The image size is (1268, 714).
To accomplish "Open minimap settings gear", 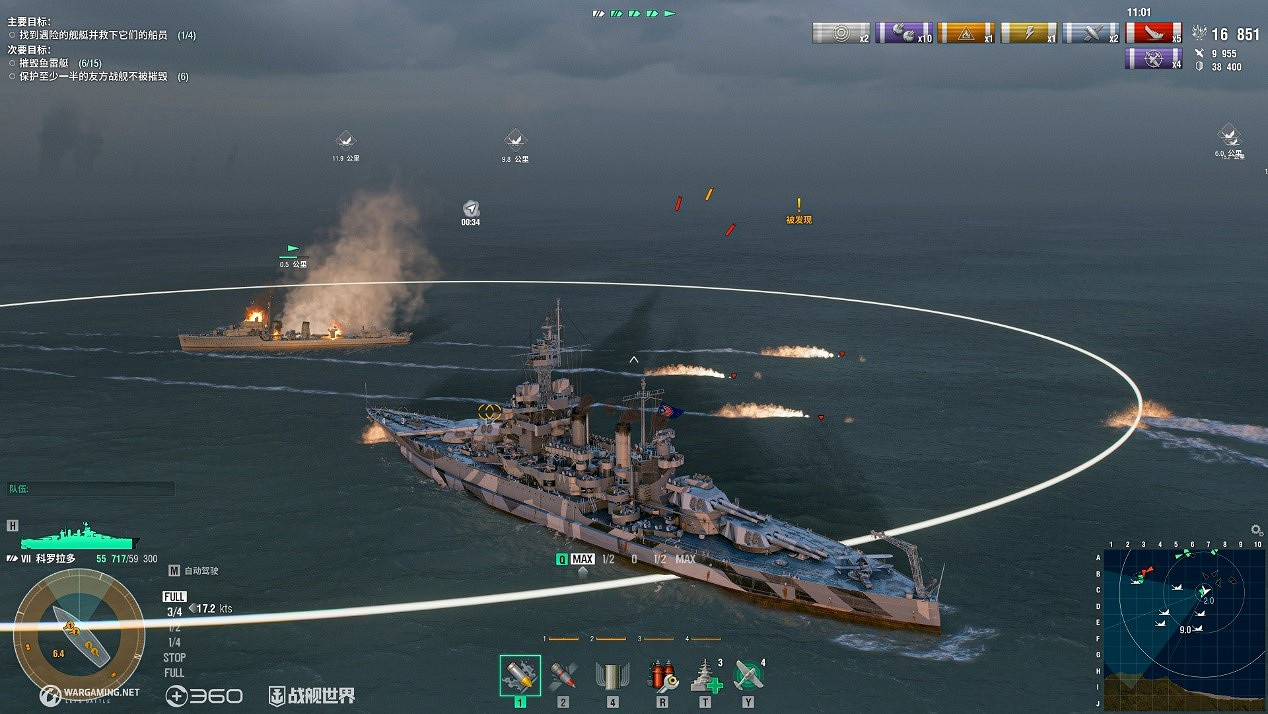I will pyautogui.click(x=1257, y=530).
